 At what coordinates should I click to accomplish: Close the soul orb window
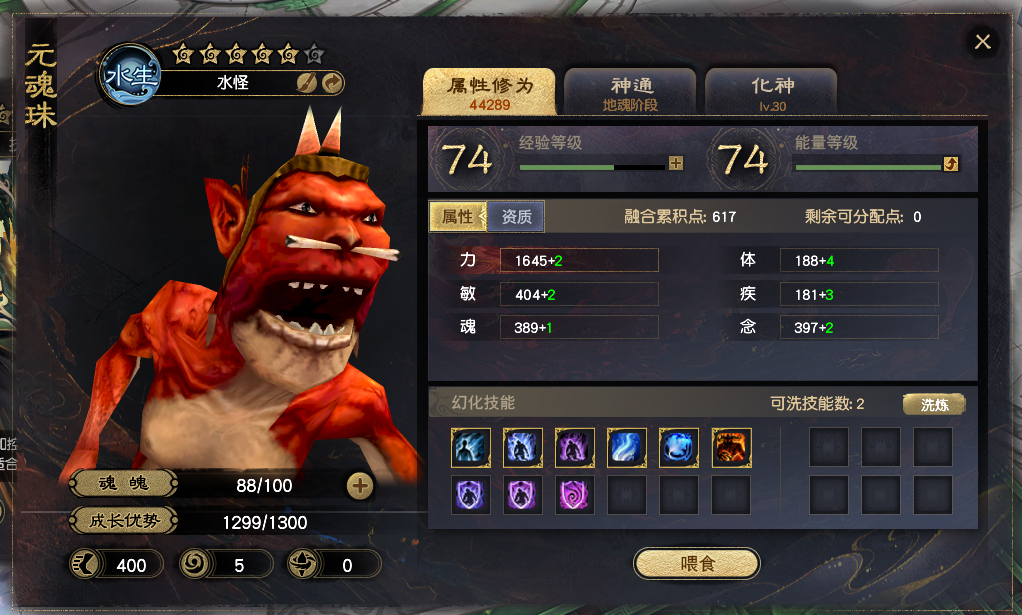[983, 42]
